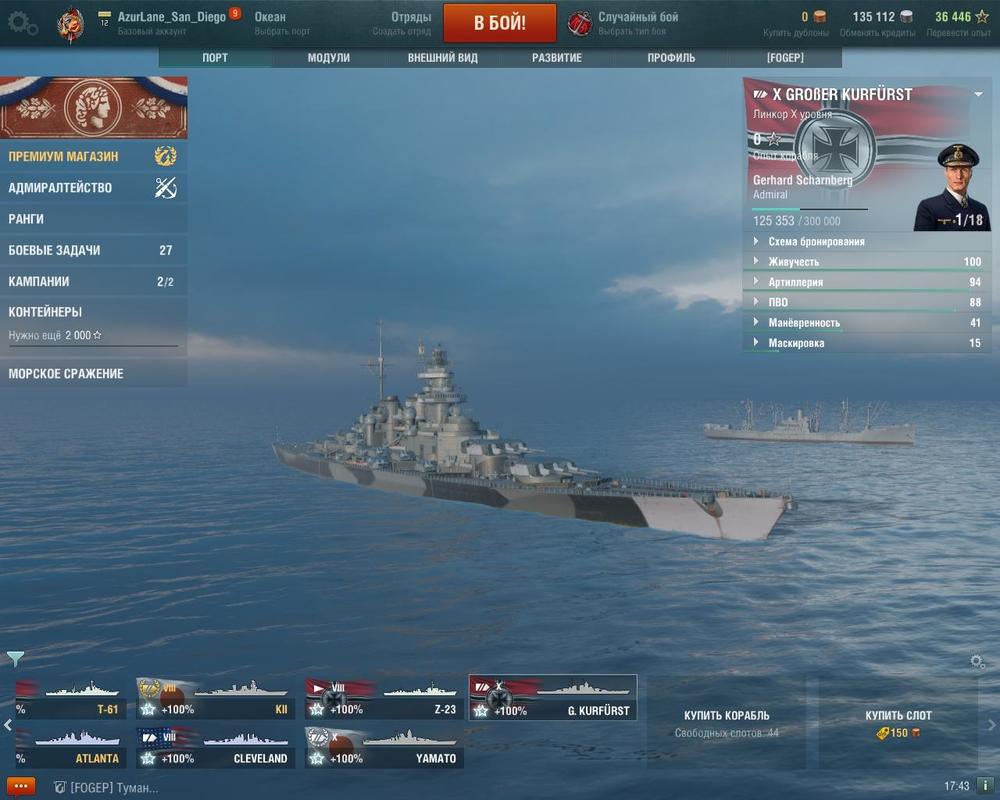
Task: Go to the РАЗВИТИЕ tab
Action: (x=557, y=58)
